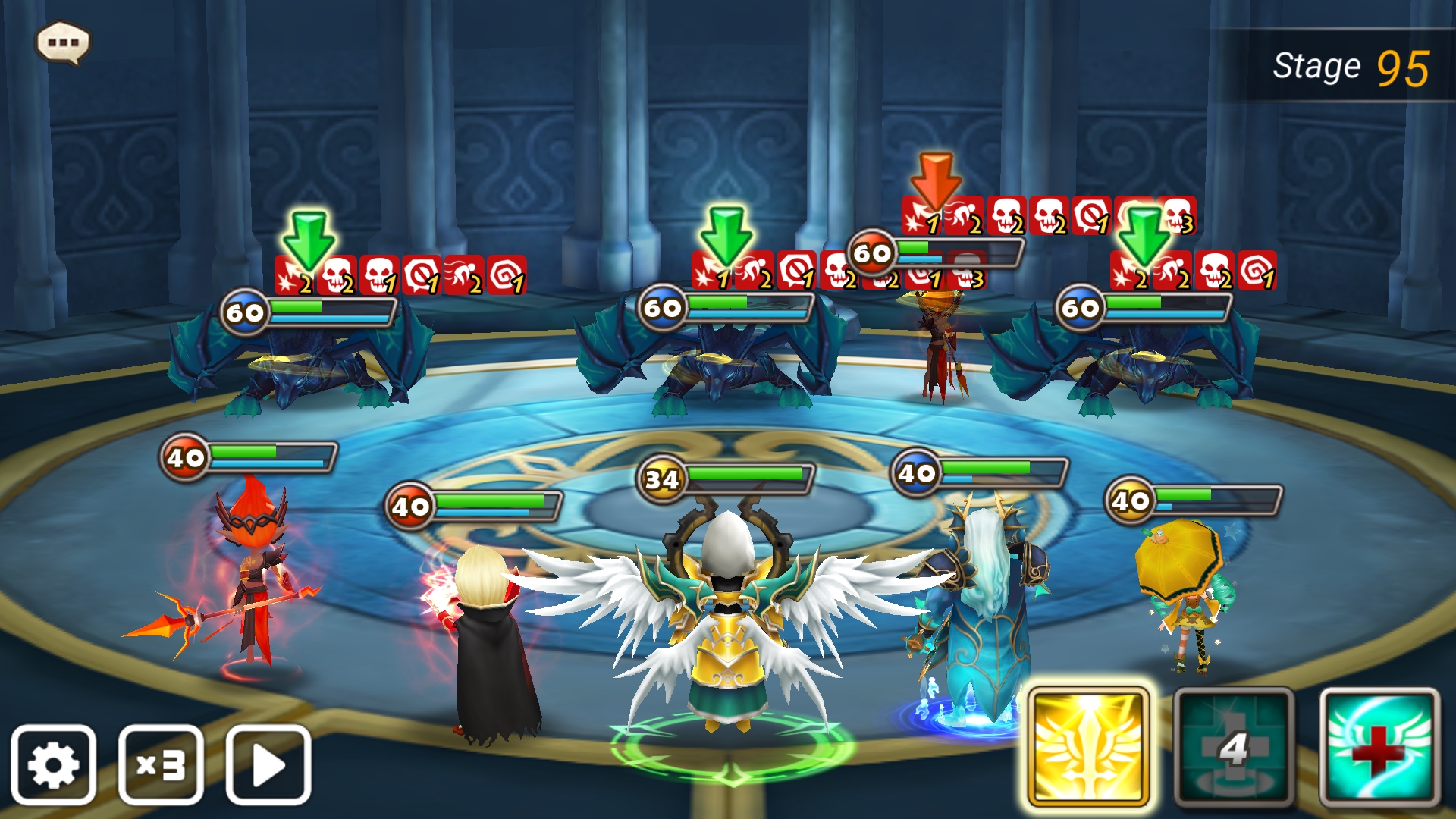Open the gear settings menu
Image resolution: width=1456 pixels, height=819 pixels.
pos(53,764)
